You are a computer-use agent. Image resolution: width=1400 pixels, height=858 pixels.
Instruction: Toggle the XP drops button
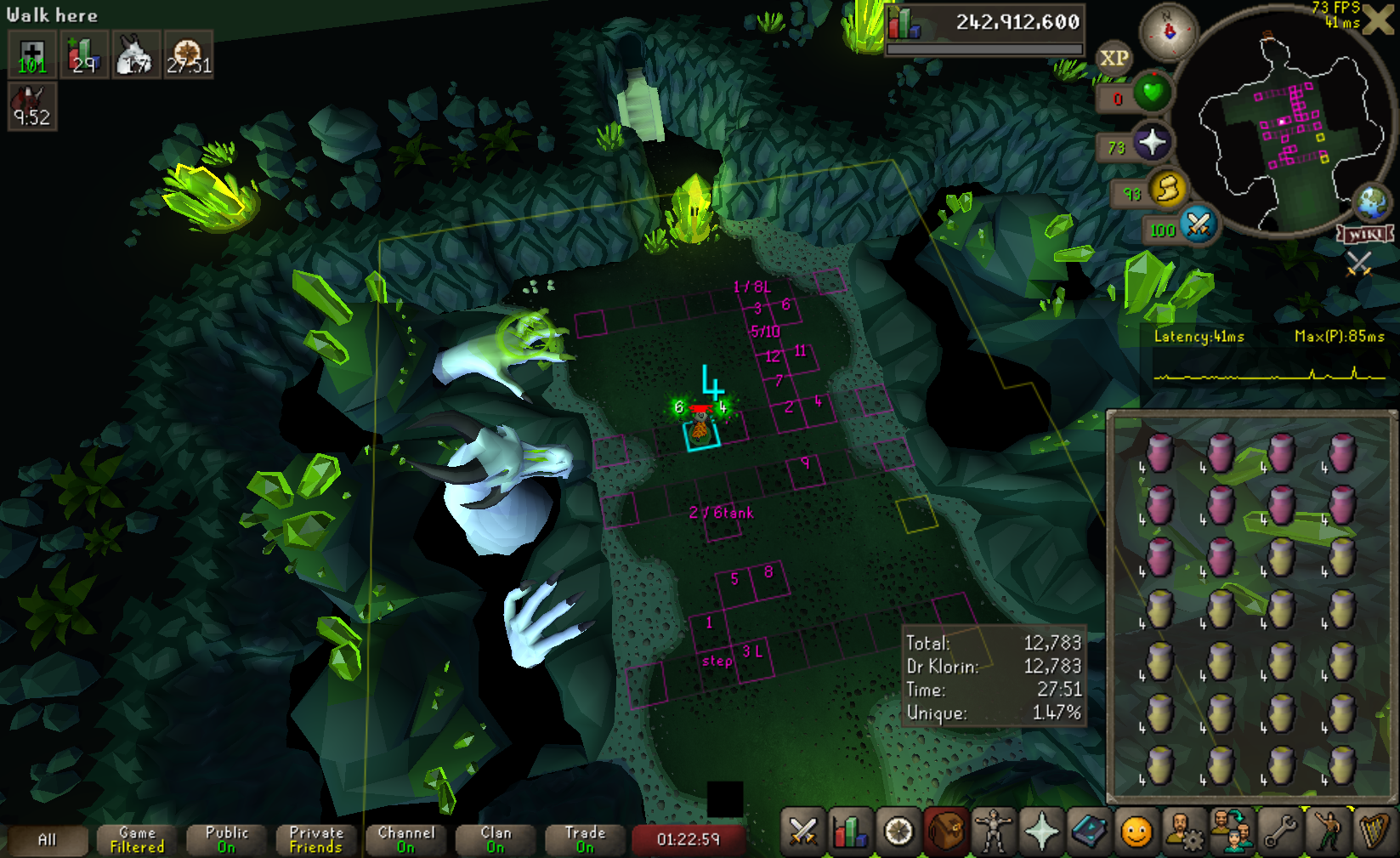coord(1114,58)
